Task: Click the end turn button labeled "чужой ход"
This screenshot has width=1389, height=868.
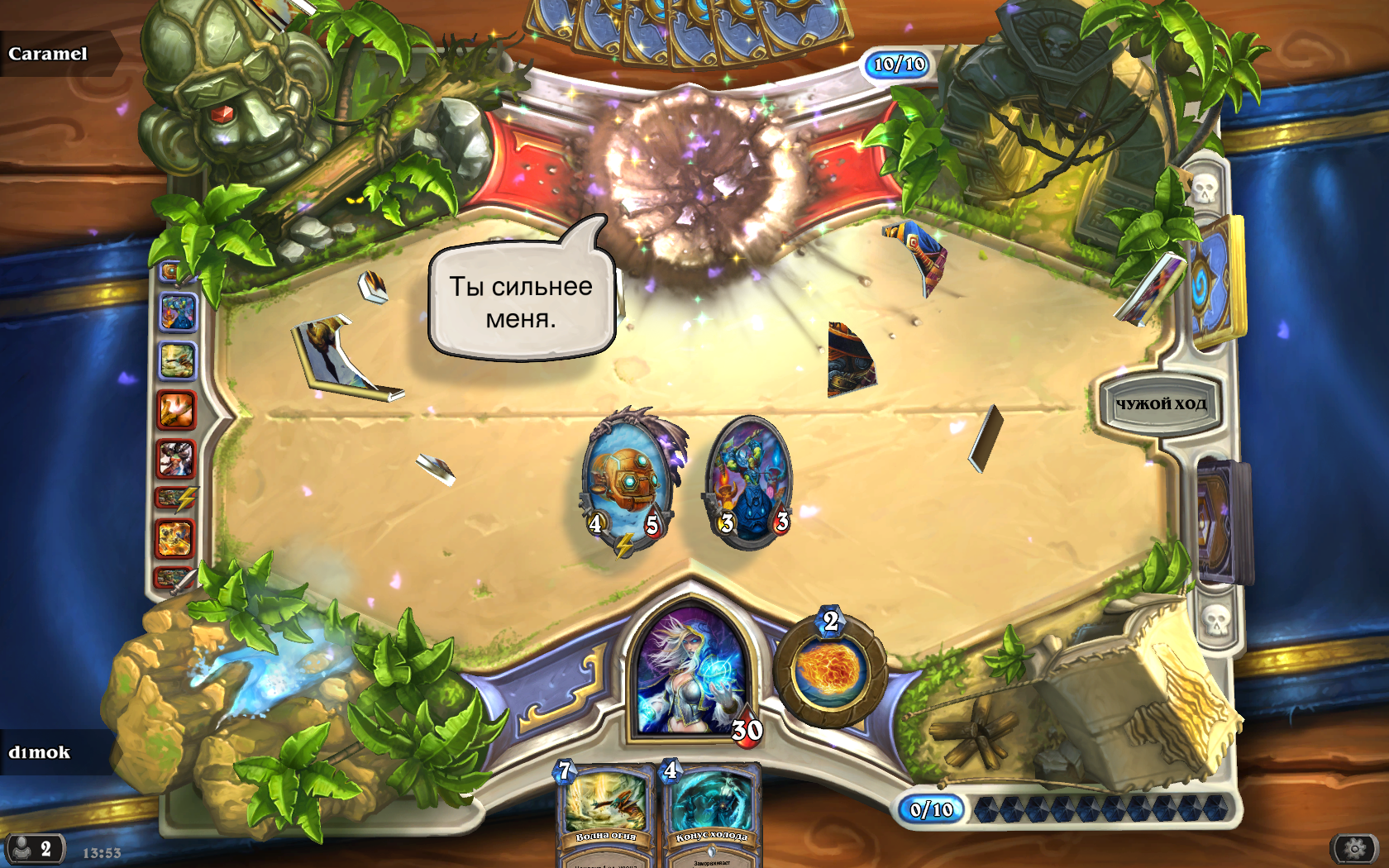Action: coord(1160,404)
